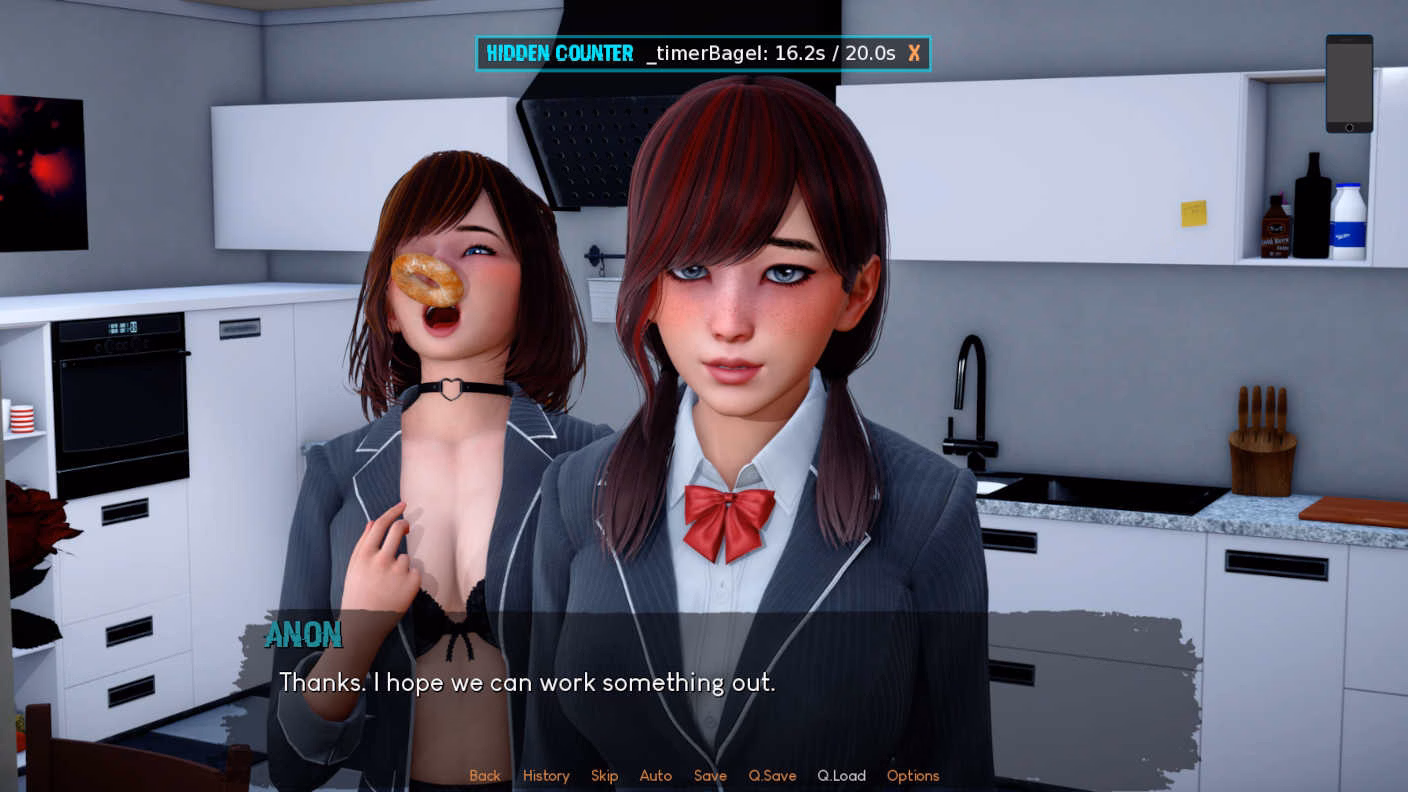
Task: Quick save with Q.Save
Action: click(x=772, y=776)
